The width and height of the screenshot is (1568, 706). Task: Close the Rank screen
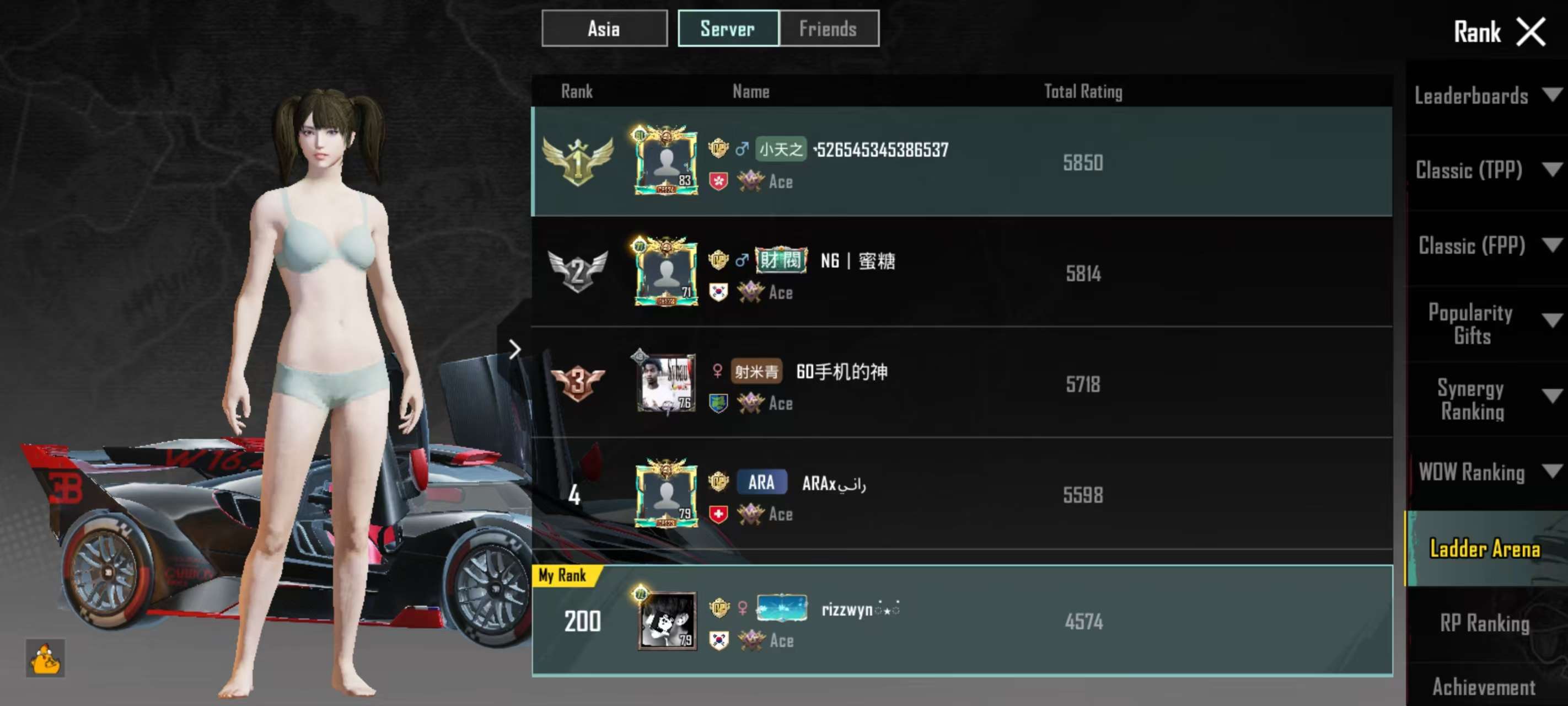point(1531,31)
